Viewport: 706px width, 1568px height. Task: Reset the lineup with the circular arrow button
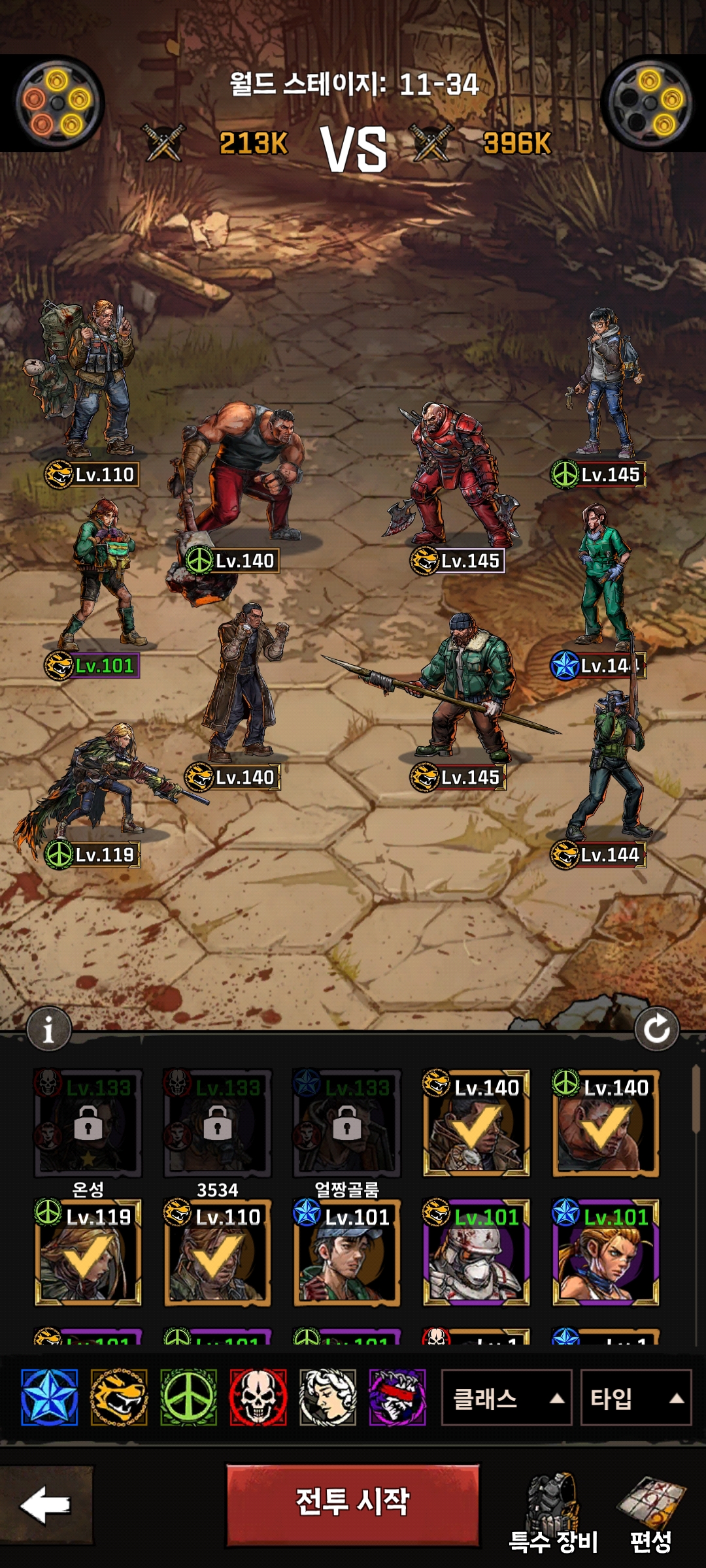point(656,1030)
